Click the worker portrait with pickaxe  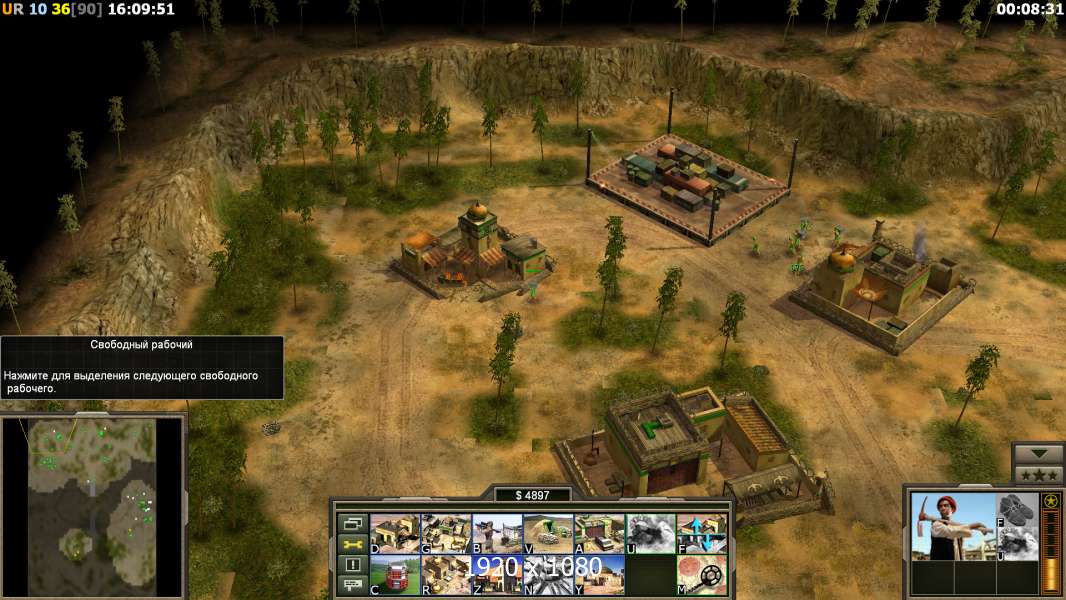click(952, 526)
